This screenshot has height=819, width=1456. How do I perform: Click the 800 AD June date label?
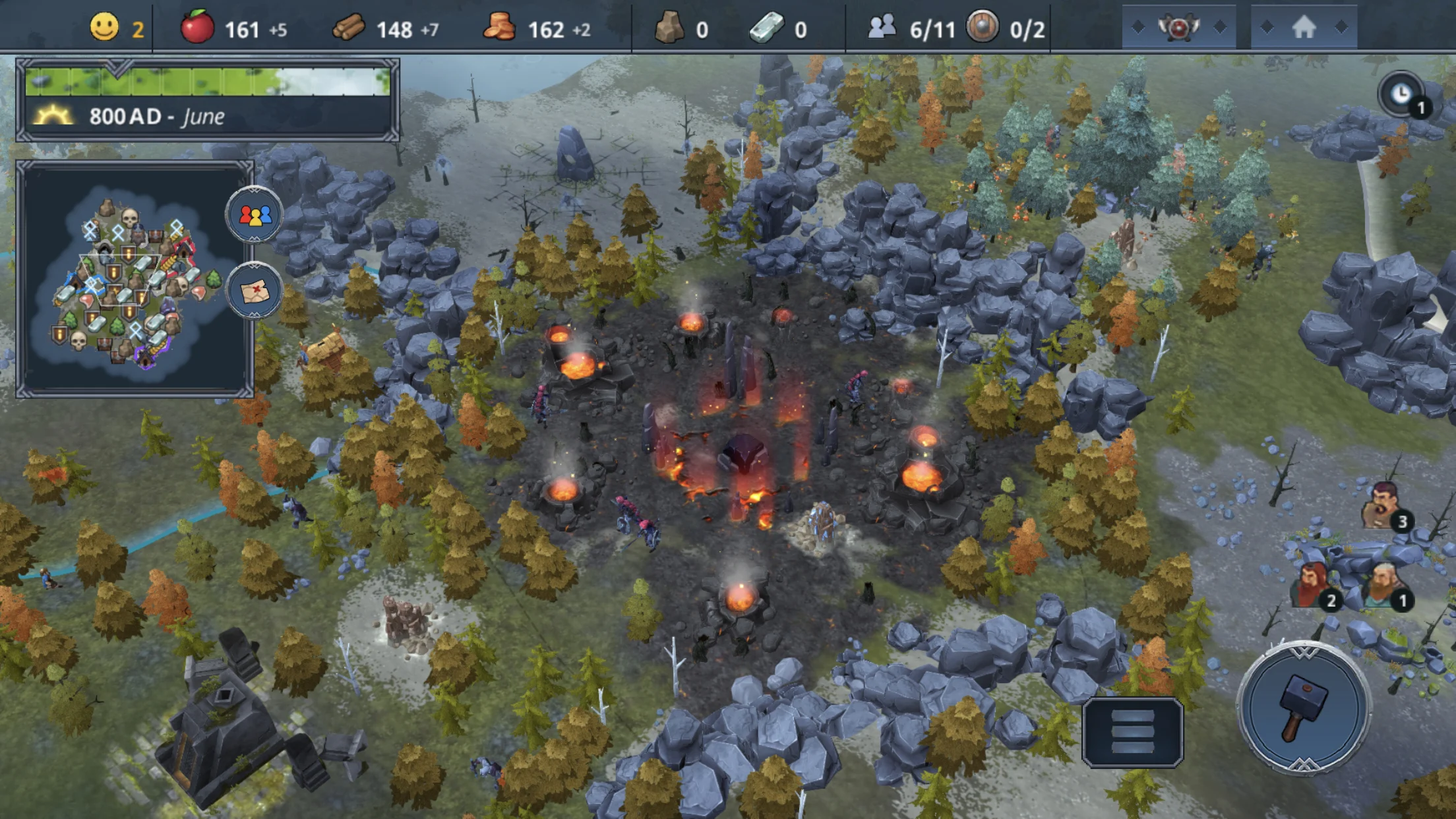[x=158, y=116]
